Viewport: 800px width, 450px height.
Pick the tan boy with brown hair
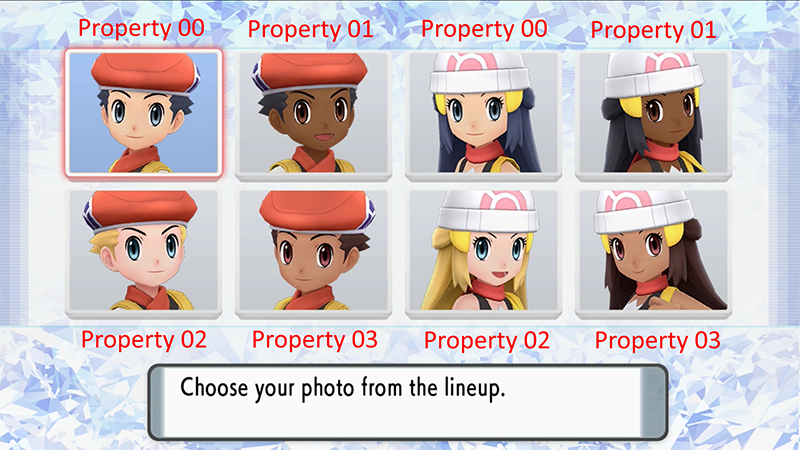[x=314, y=250]
